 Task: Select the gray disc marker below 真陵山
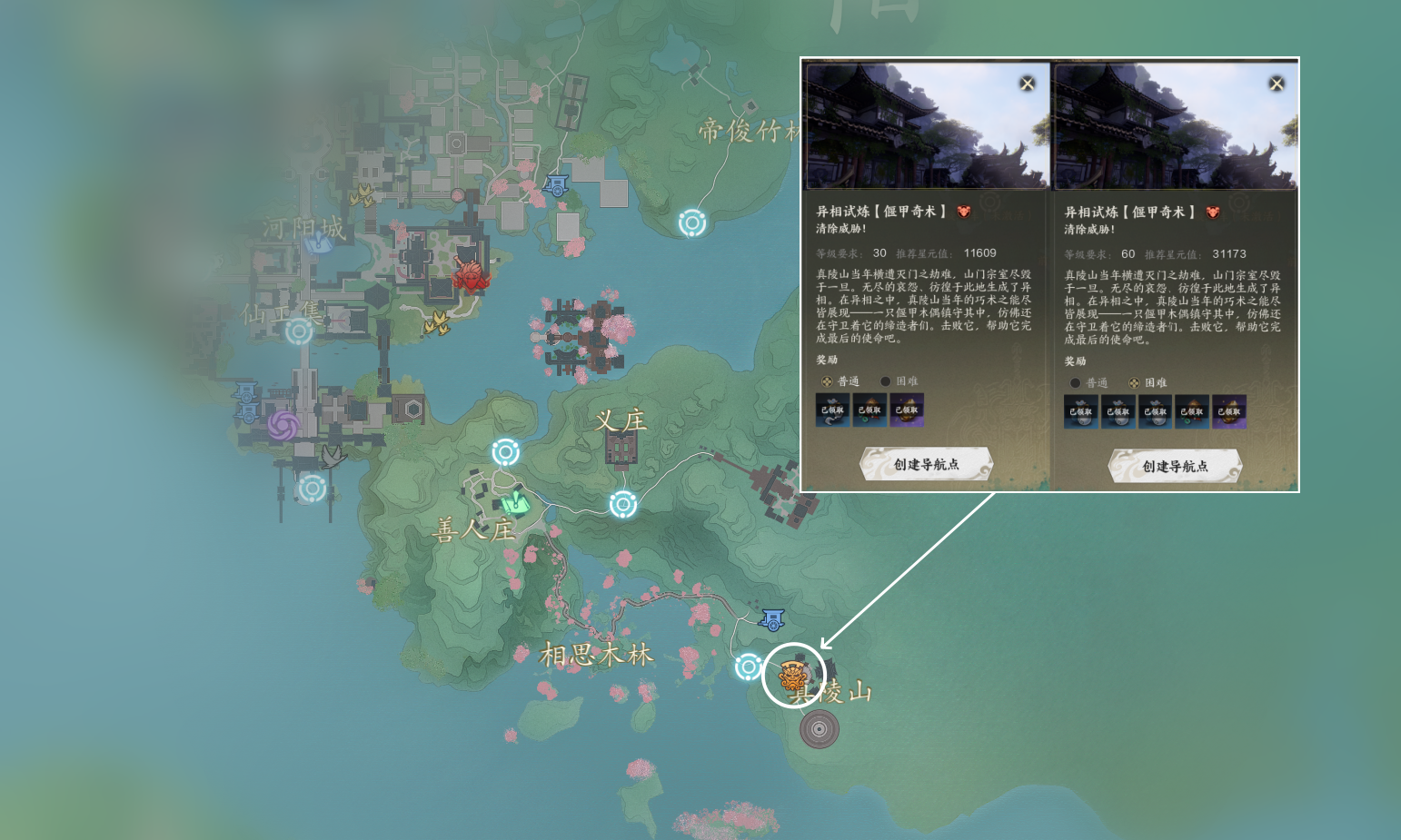tap(819, 729)
